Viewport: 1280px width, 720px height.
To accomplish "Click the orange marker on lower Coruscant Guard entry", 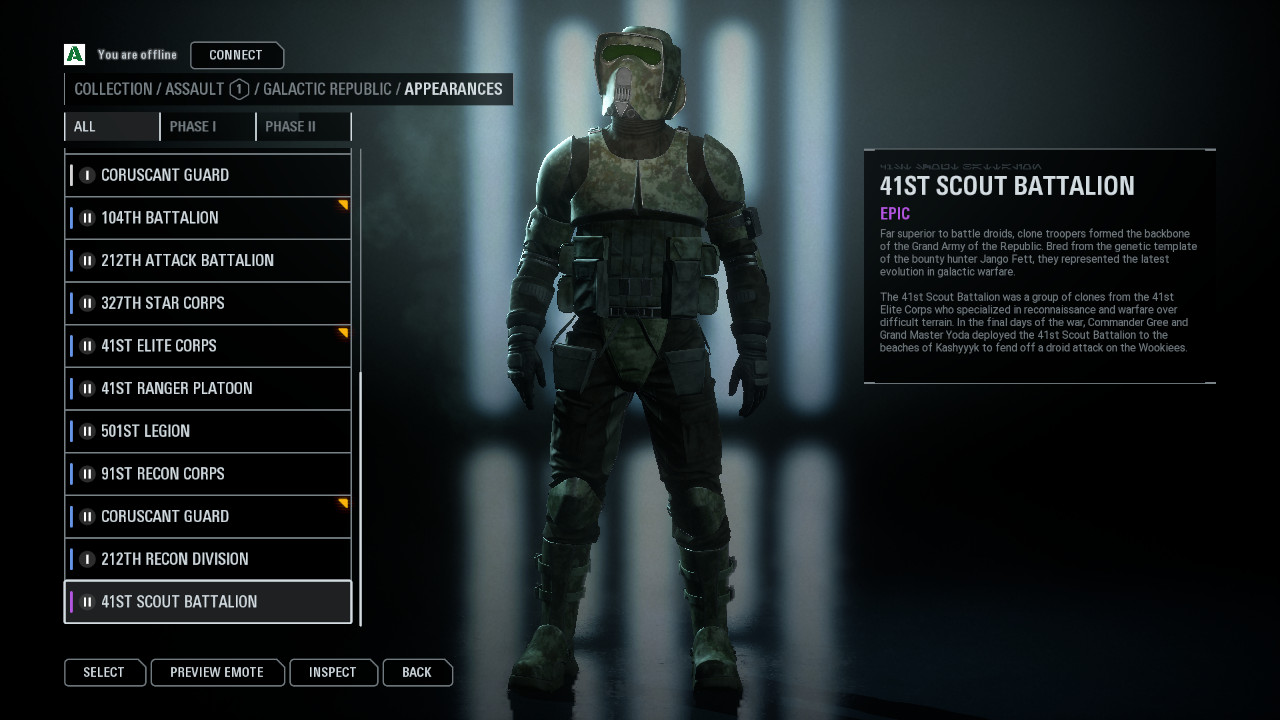I will 345,503.
